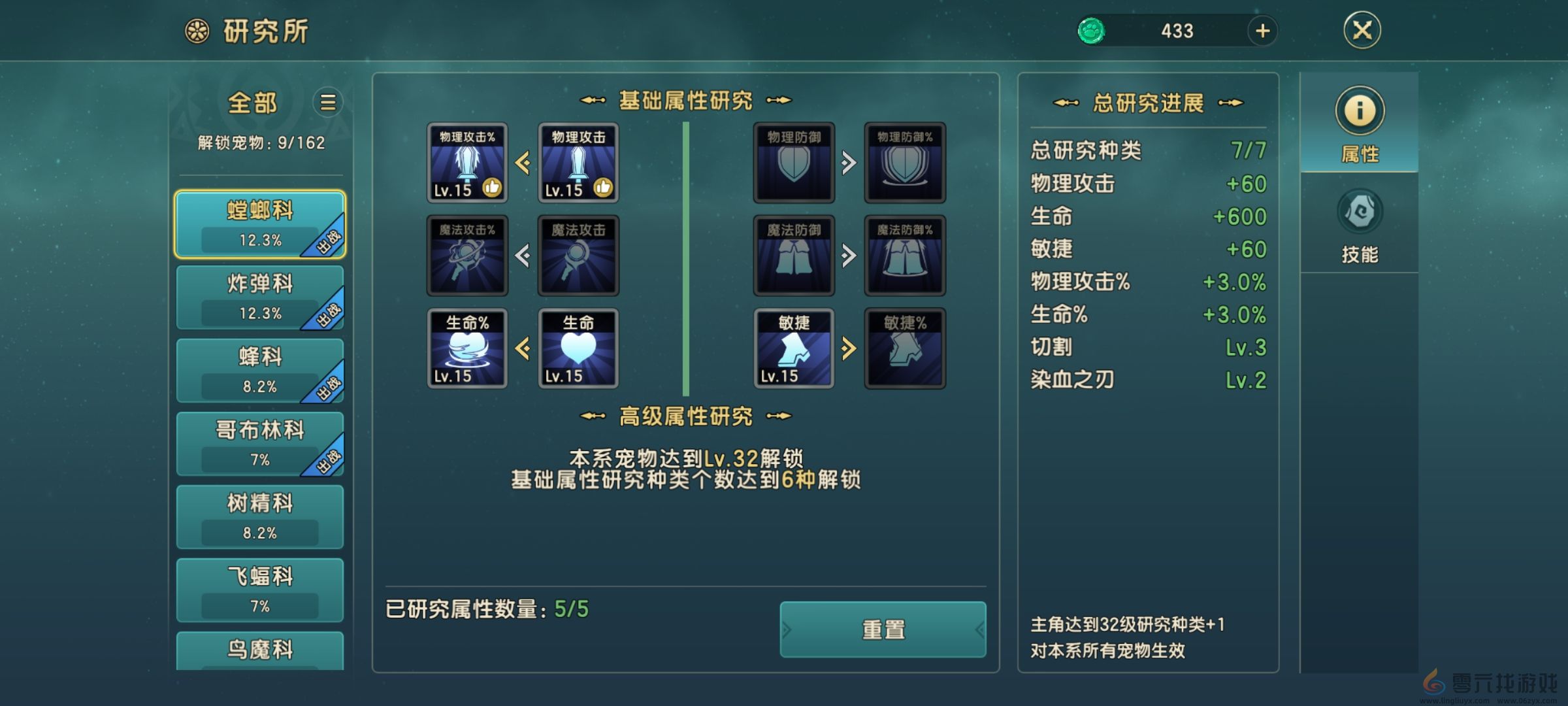Open the 物理防御 shield research node
Viewport: 1568px width, 706px height.
point(793,163)
